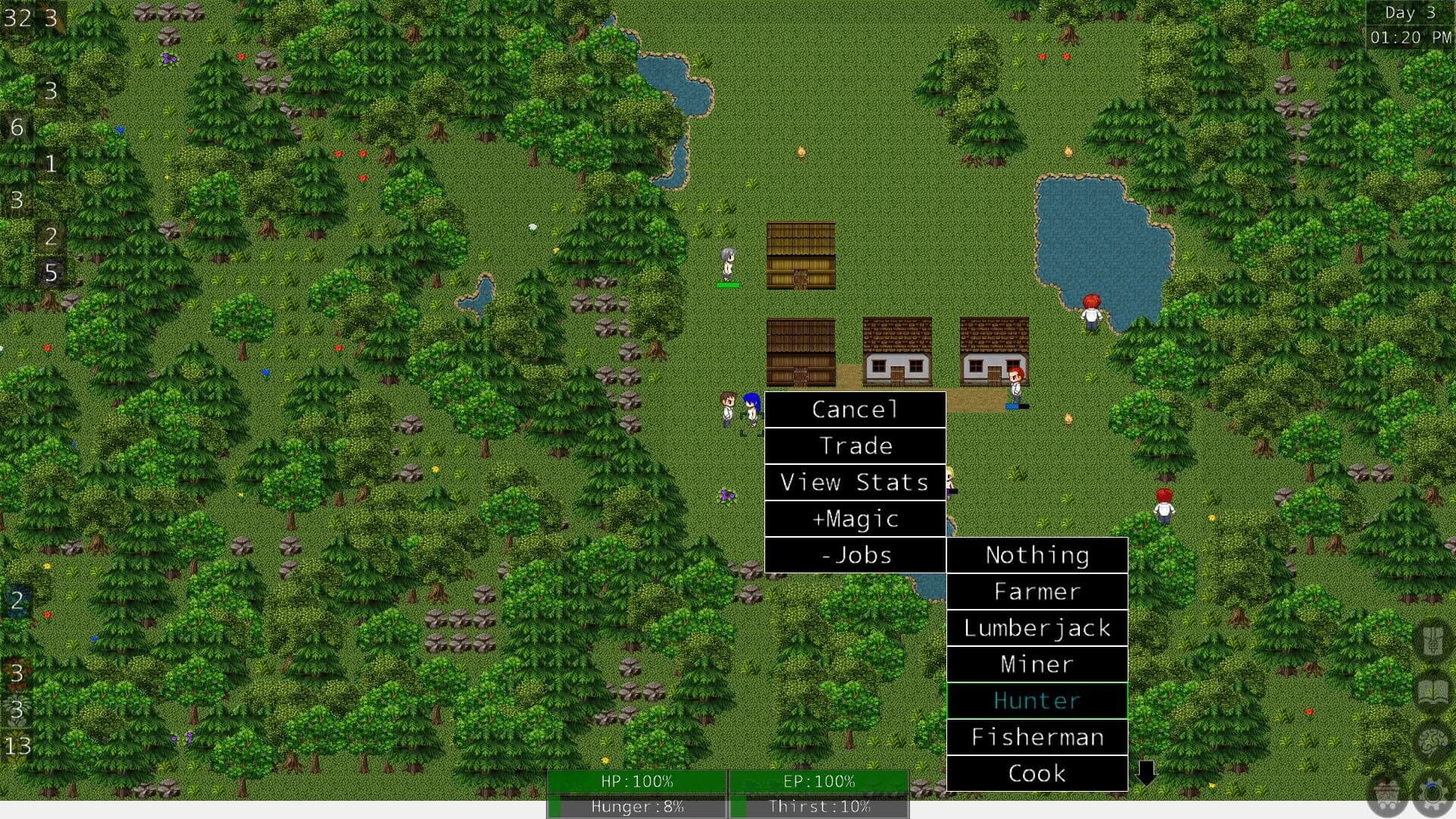Select the Farmer job

(x=1036, y=591)
